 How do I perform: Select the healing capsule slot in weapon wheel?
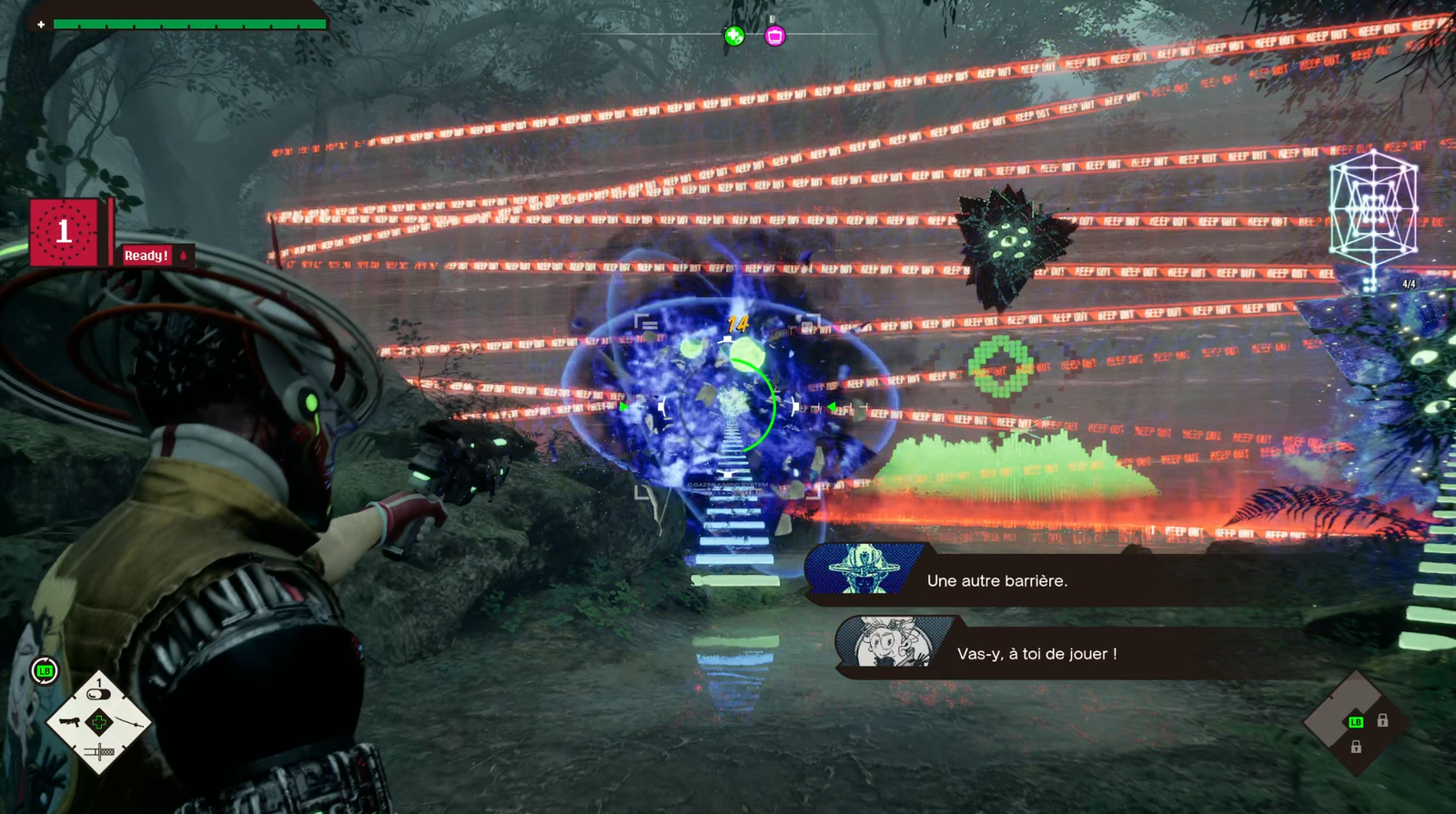pos(98,694)
